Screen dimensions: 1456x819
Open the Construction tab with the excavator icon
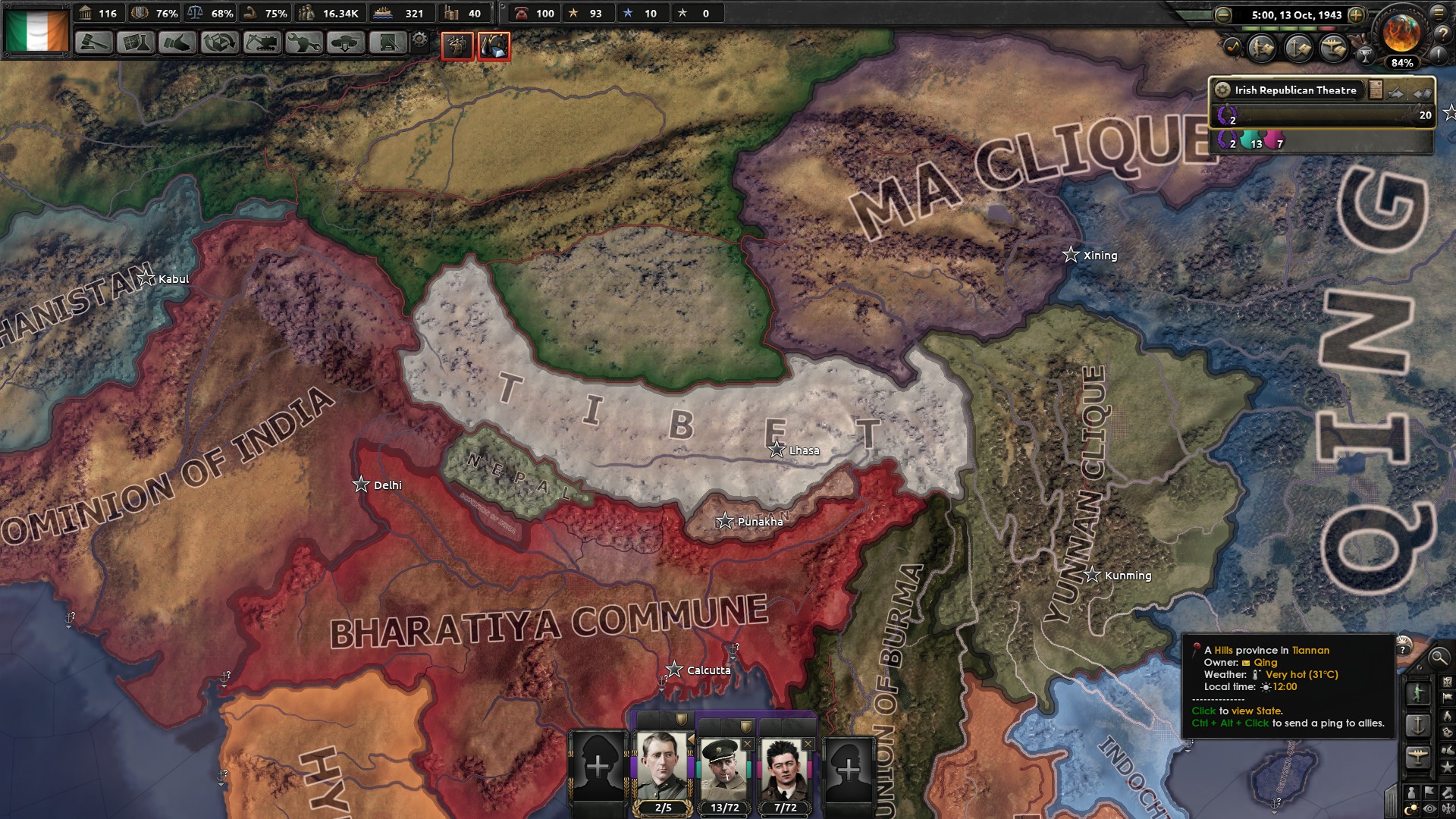coord(262,43)
